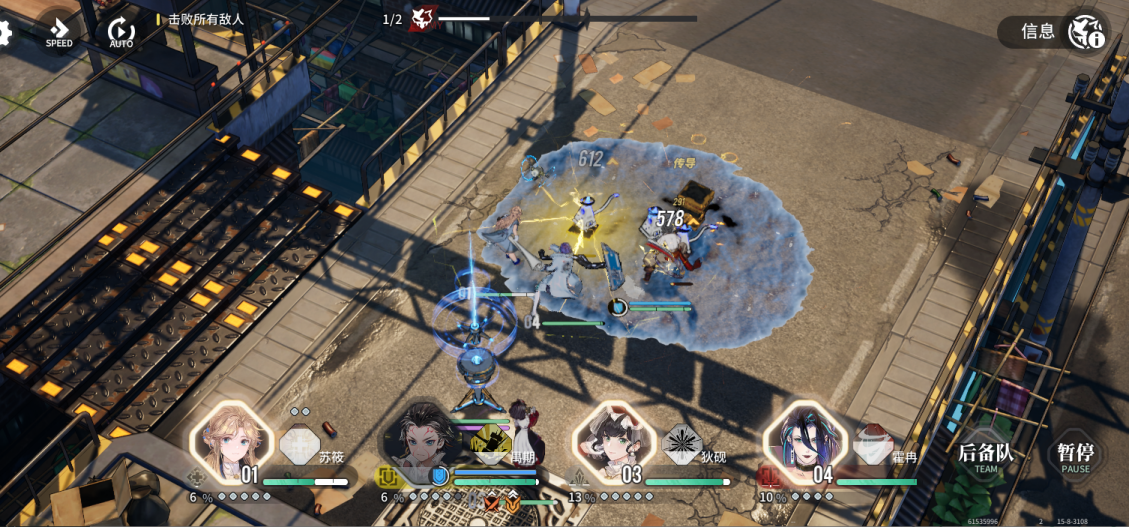Activate 狄砚's burst skill icon

[683, 443]
